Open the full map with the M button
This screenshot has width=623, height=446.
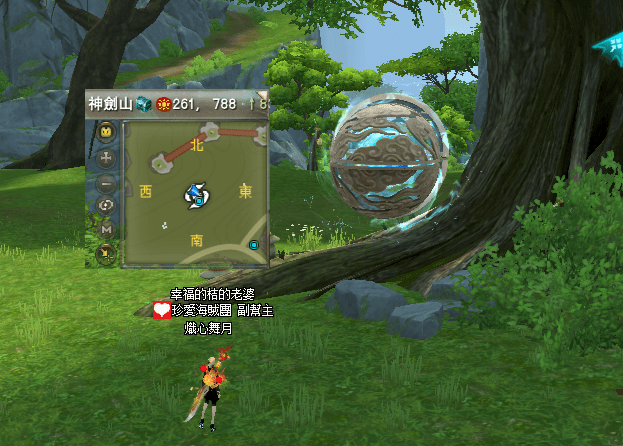106,230
